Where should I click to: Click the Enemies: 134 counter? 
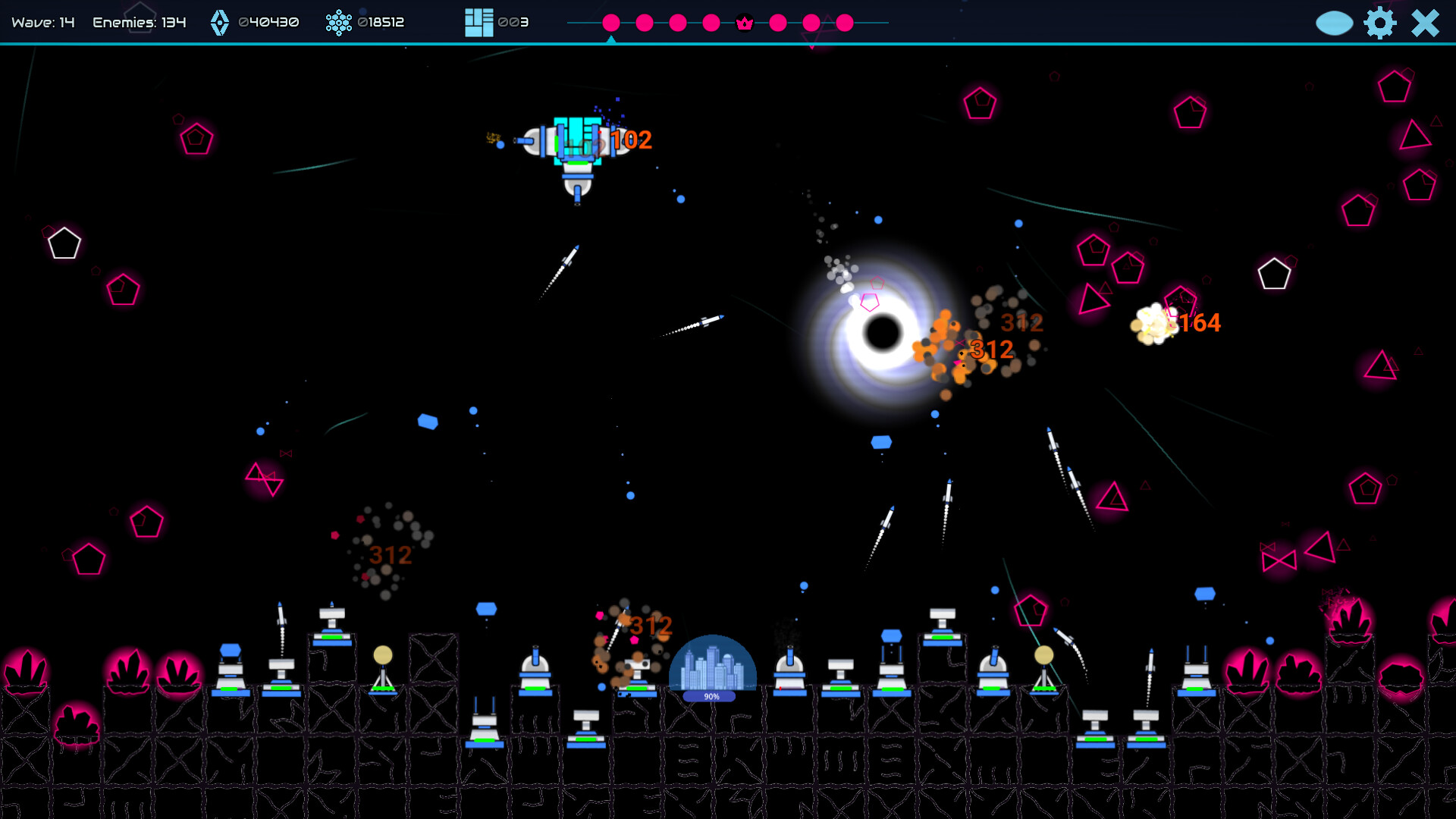point(140,22)
